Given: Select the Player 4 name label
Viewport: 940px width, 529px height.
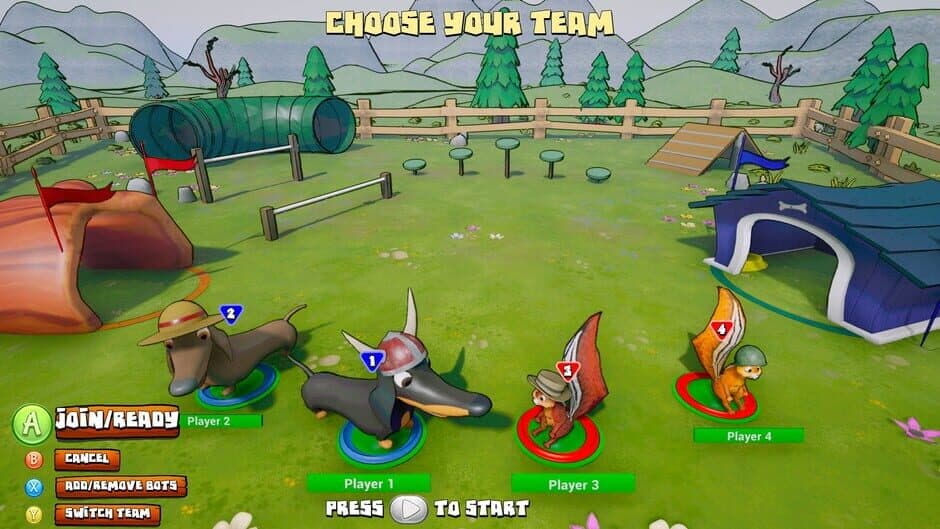Looking at the screenshot, I should 748,436.
